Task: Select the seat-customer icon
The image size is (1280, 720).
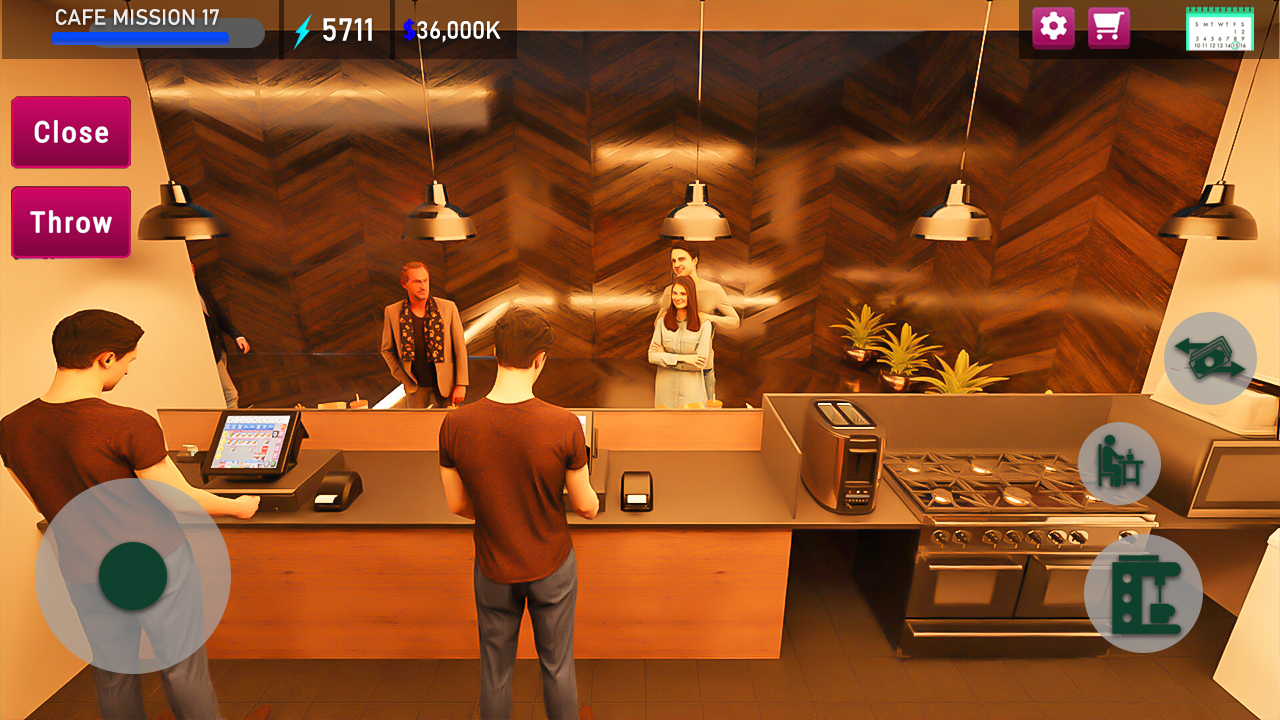Action: click(1118, 463)
